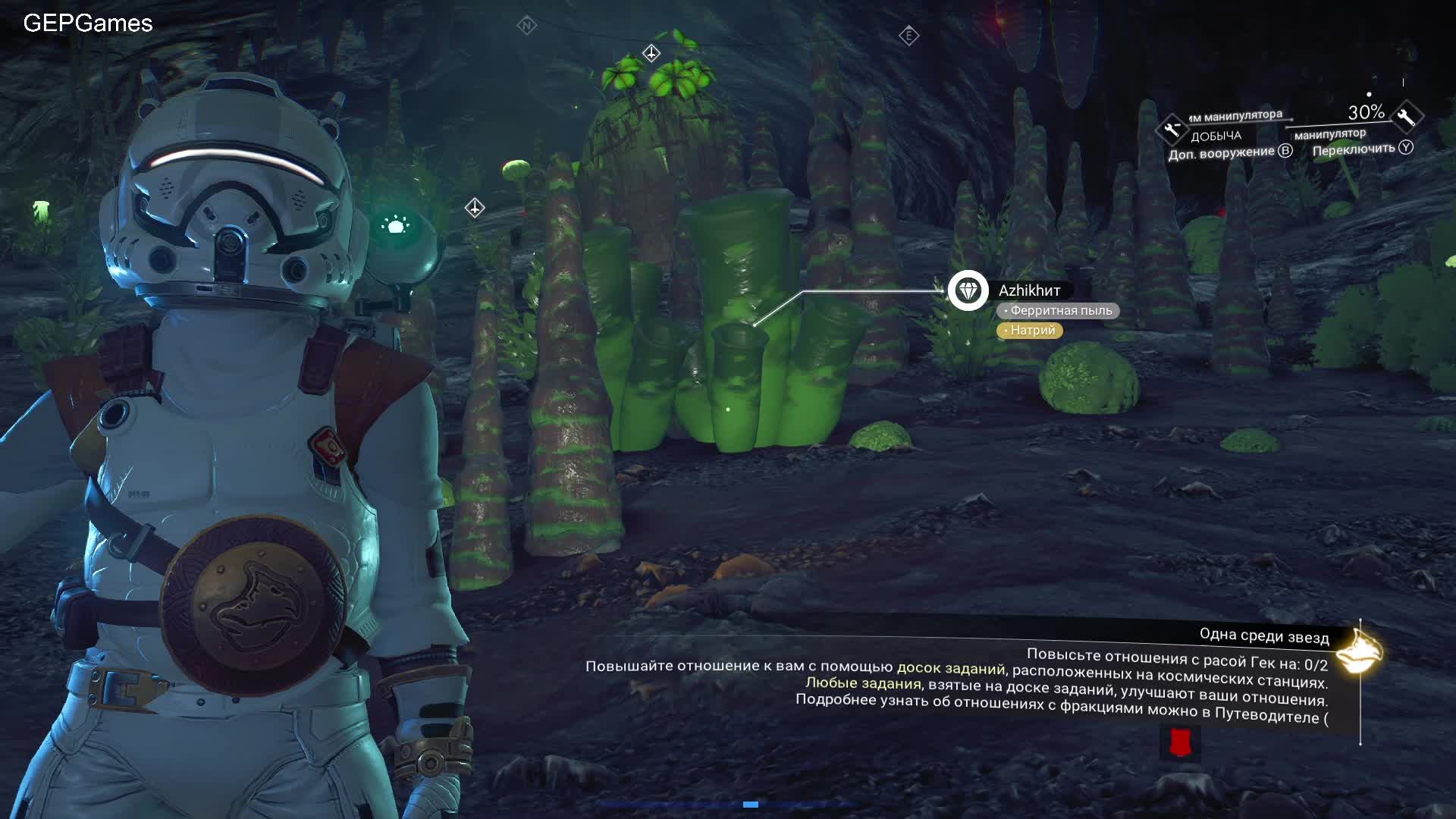The image size is (1456, 819).
Task: Click the red icon below mission text
Action: point(1179,742)
